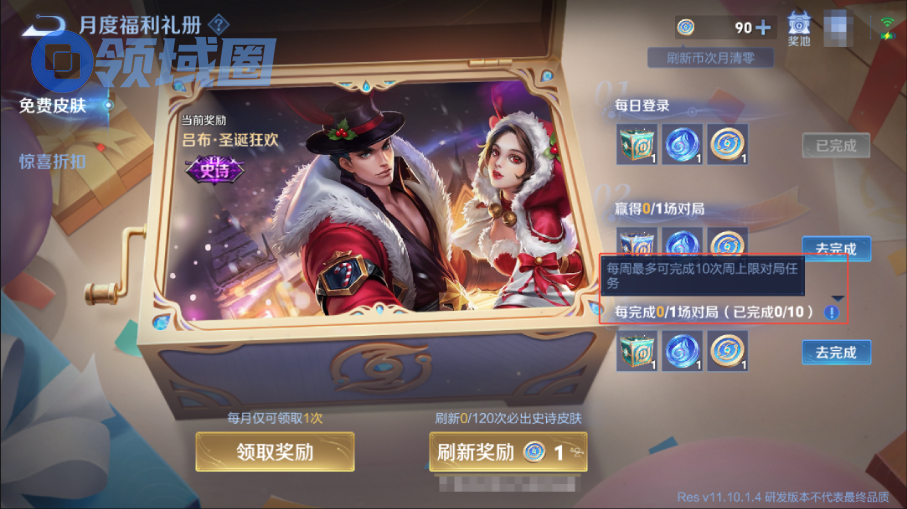Screen dimensions: 907x509
Task: Switch to the 免费皮肤 tab
Action: (x=52, y=105)
